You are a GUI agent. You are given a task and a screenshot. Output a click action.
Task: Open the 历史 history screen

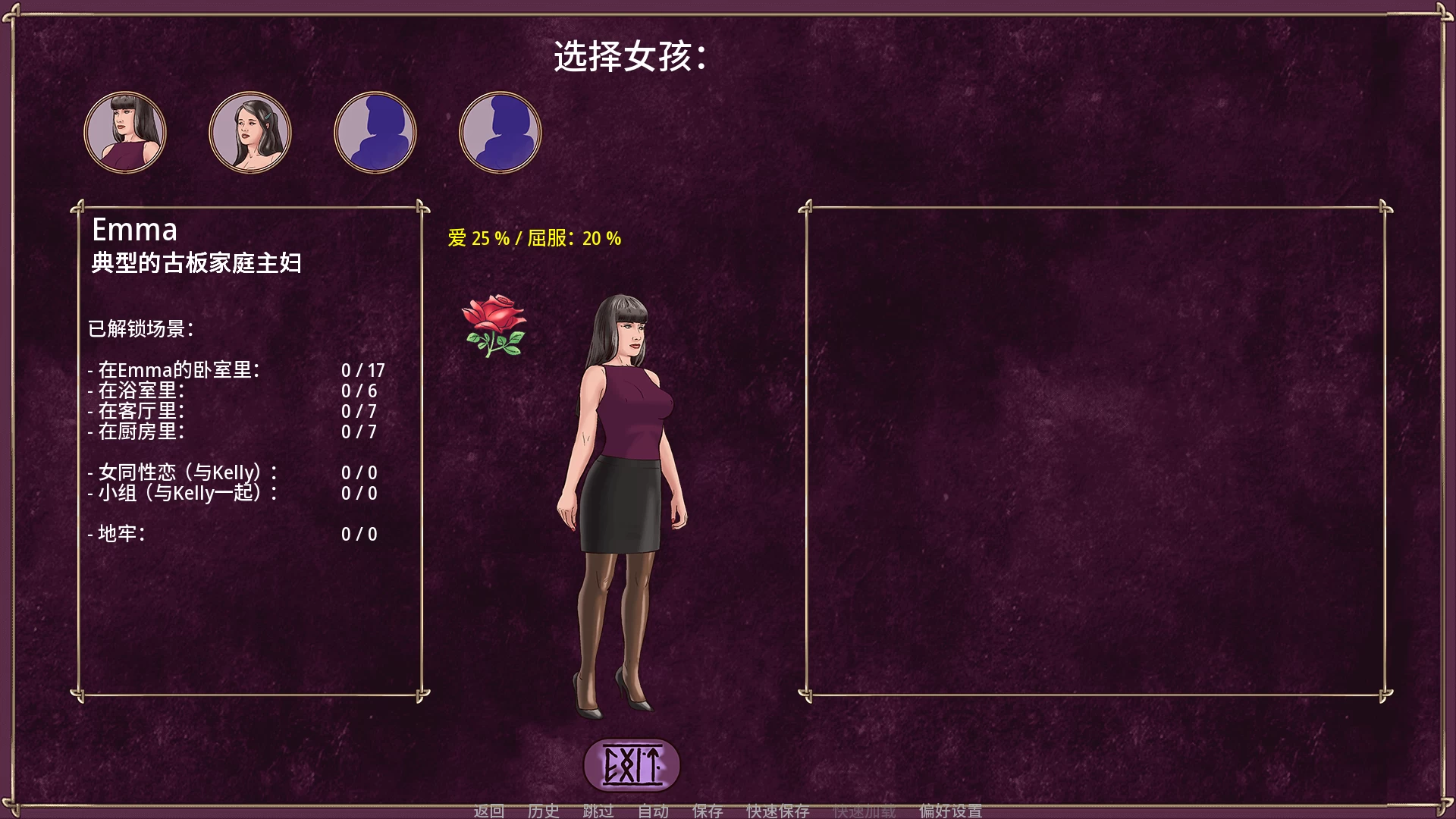click(x=543, y=811)
